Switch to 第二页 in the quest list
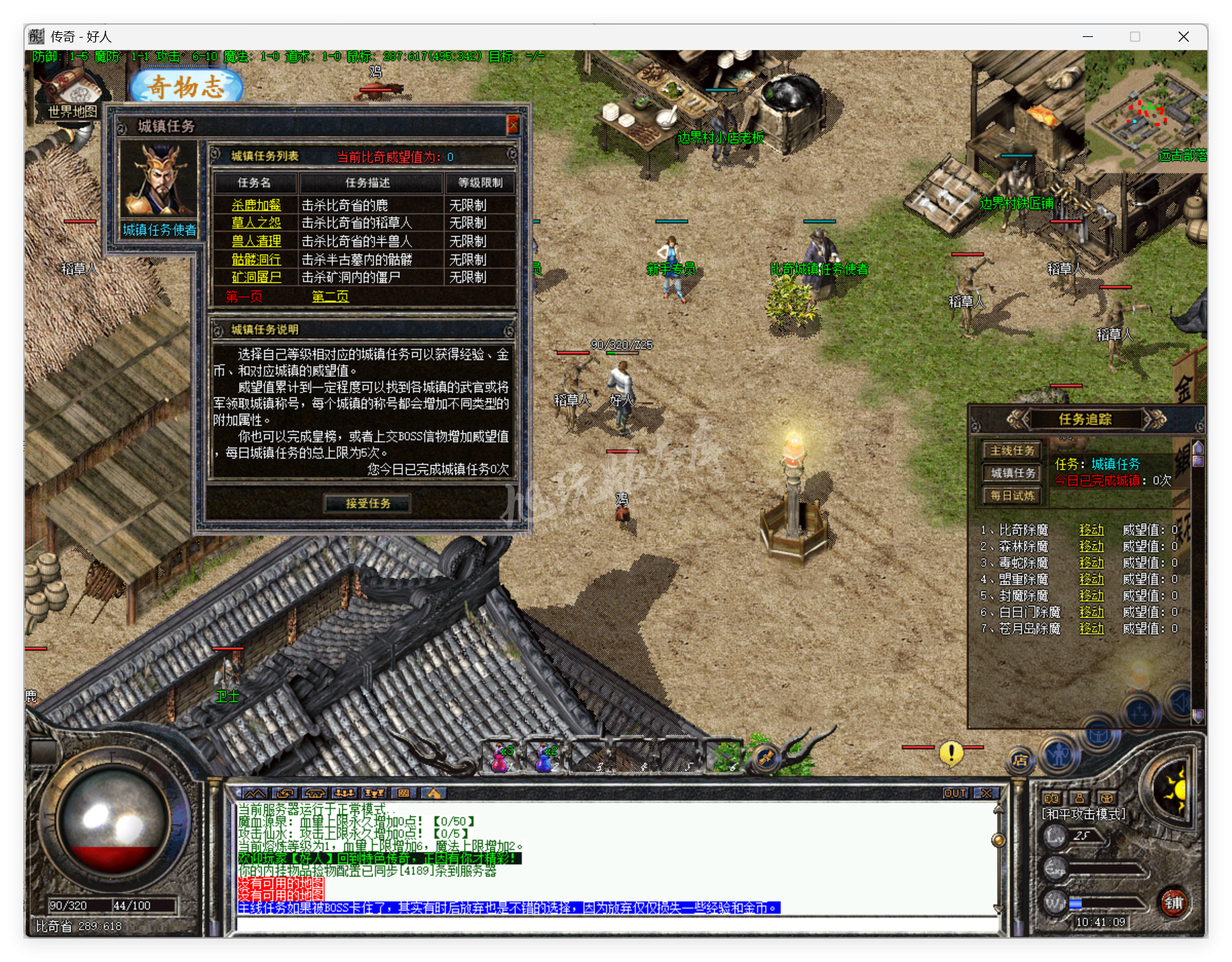 pyautogui.click(x=329, y=297)
